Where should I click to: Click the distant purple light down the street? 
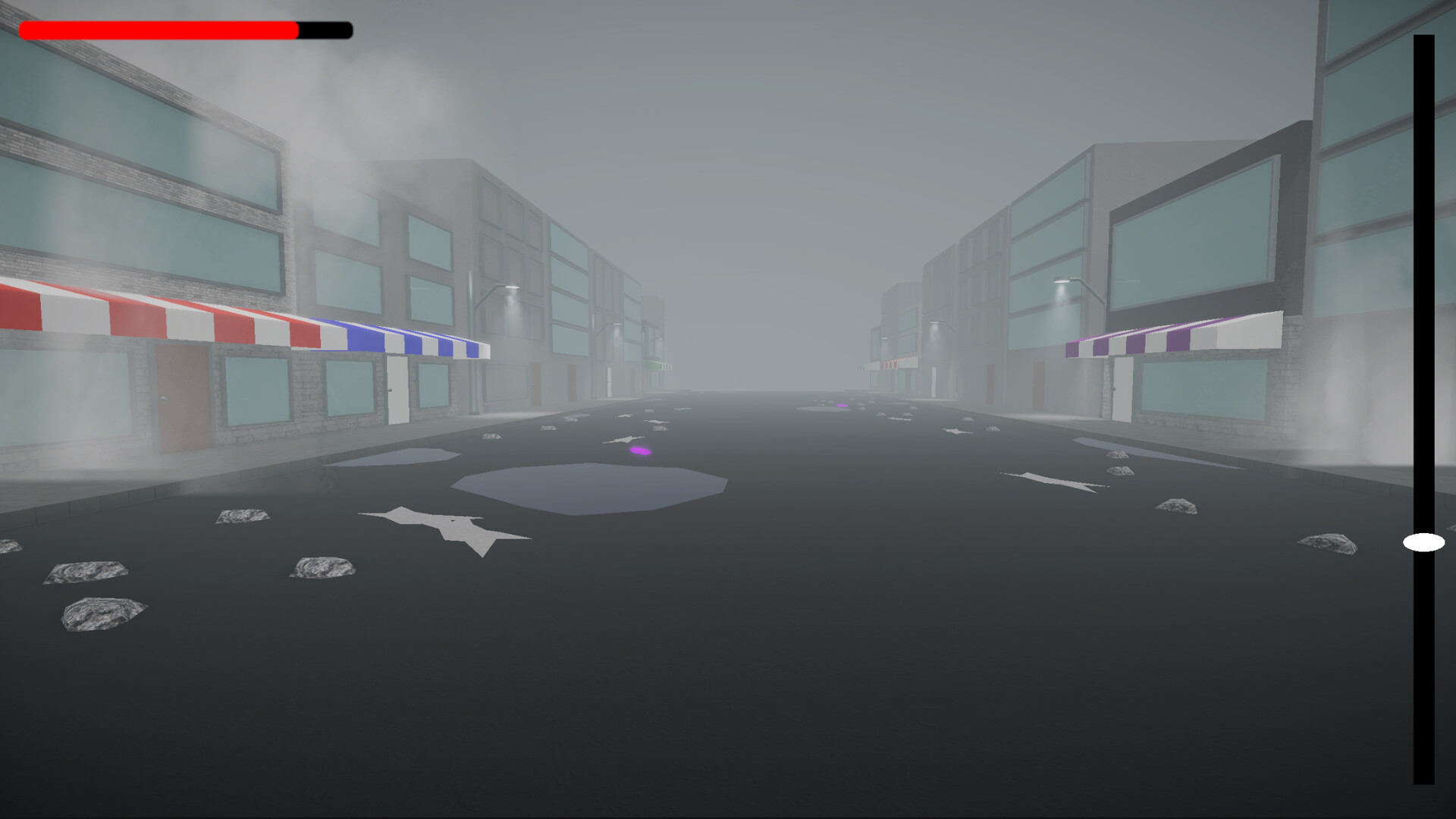(840, 404)
